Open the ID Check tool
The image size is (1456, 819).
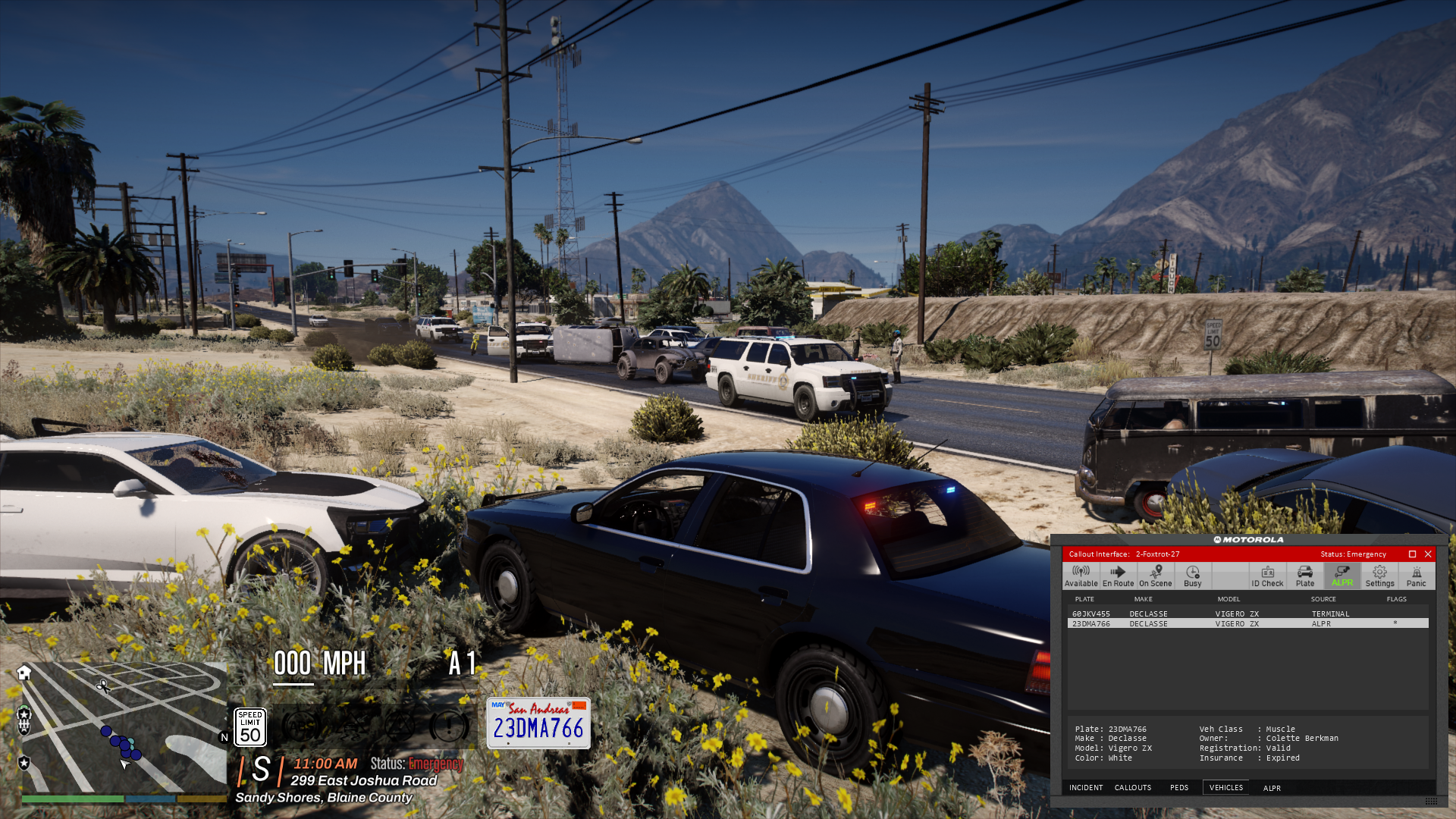point(1267,576)
